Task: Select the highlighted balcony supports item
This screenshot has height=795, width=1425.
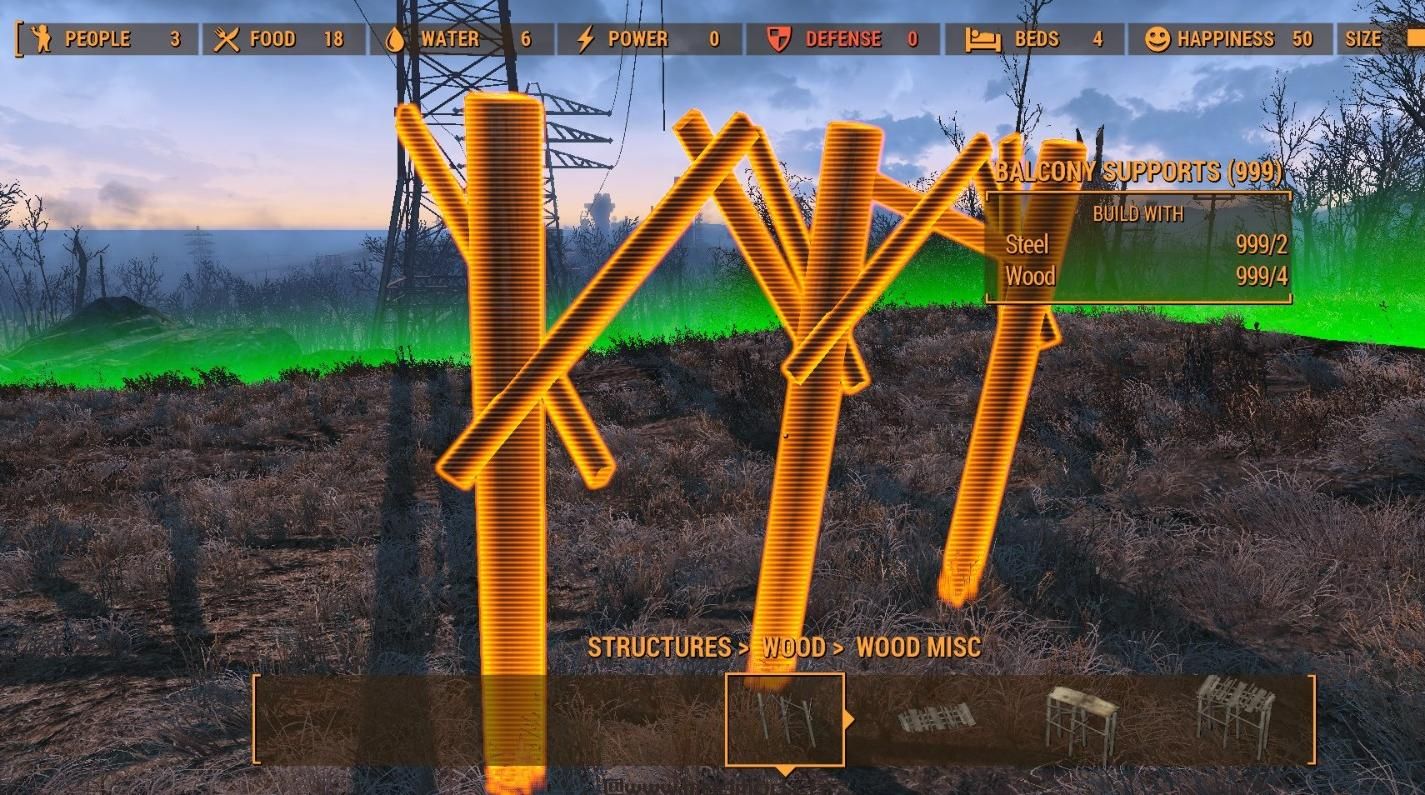Action: 785,719
